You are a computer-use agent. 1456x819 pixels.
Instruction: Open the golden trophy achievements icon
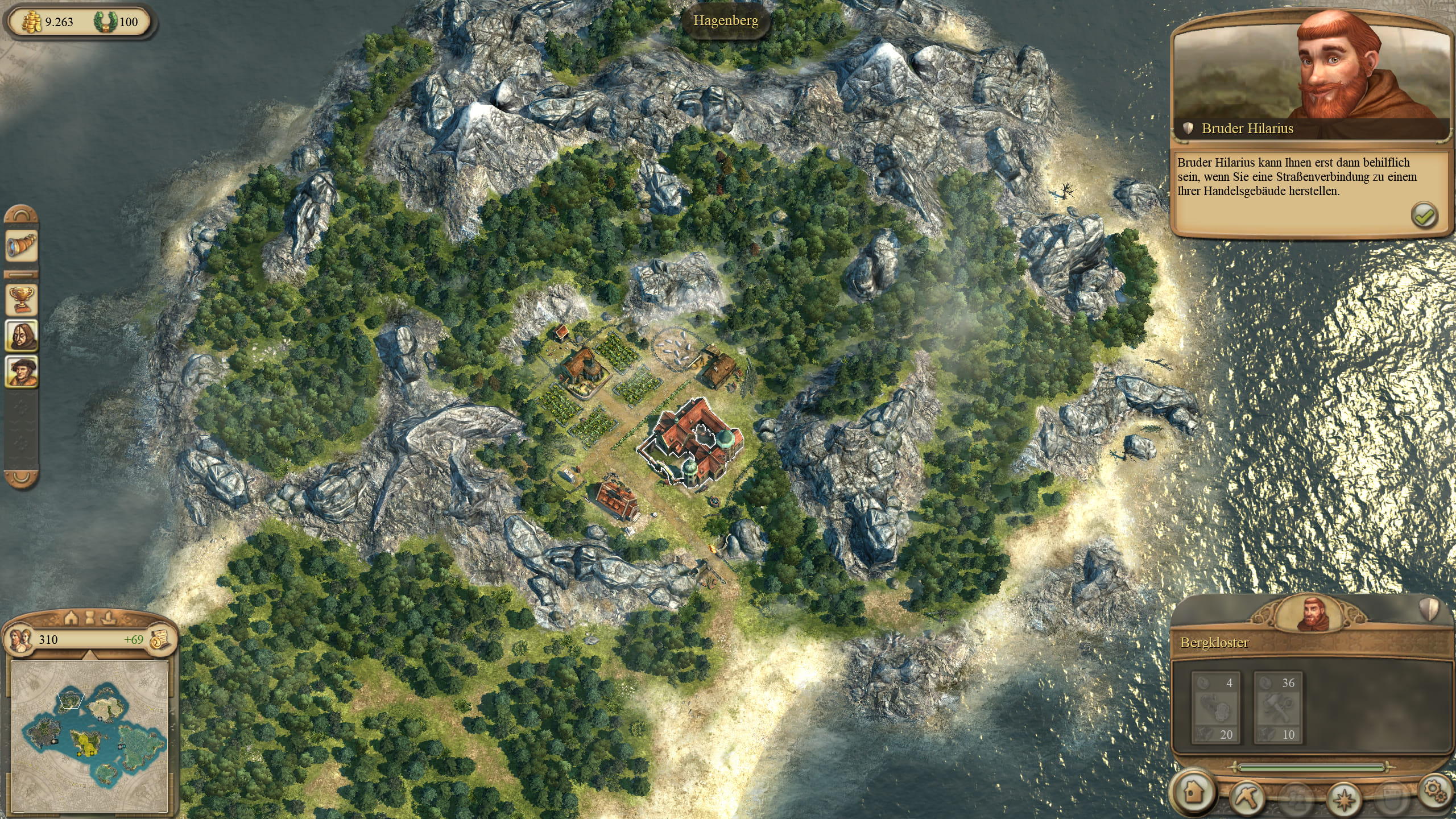(x=22, y=299)
